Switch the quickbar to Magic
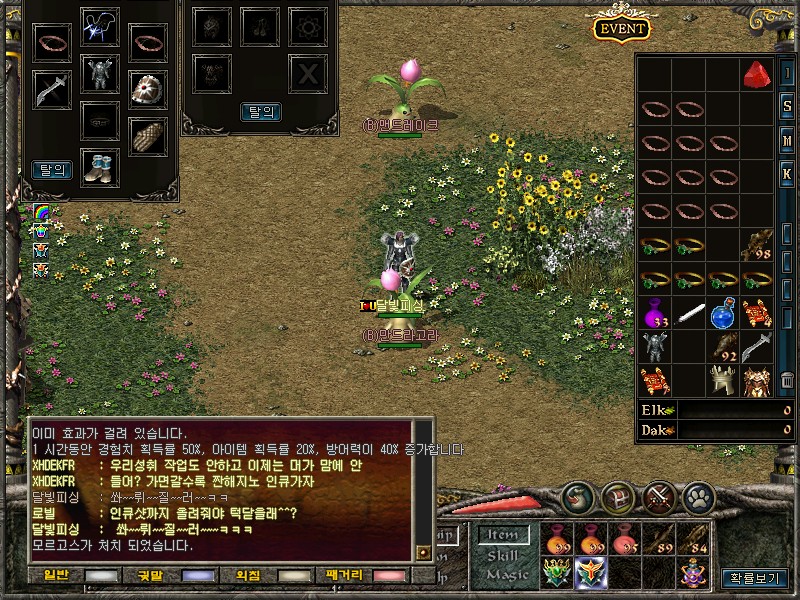The image size is (800, 600). (506, 574)
